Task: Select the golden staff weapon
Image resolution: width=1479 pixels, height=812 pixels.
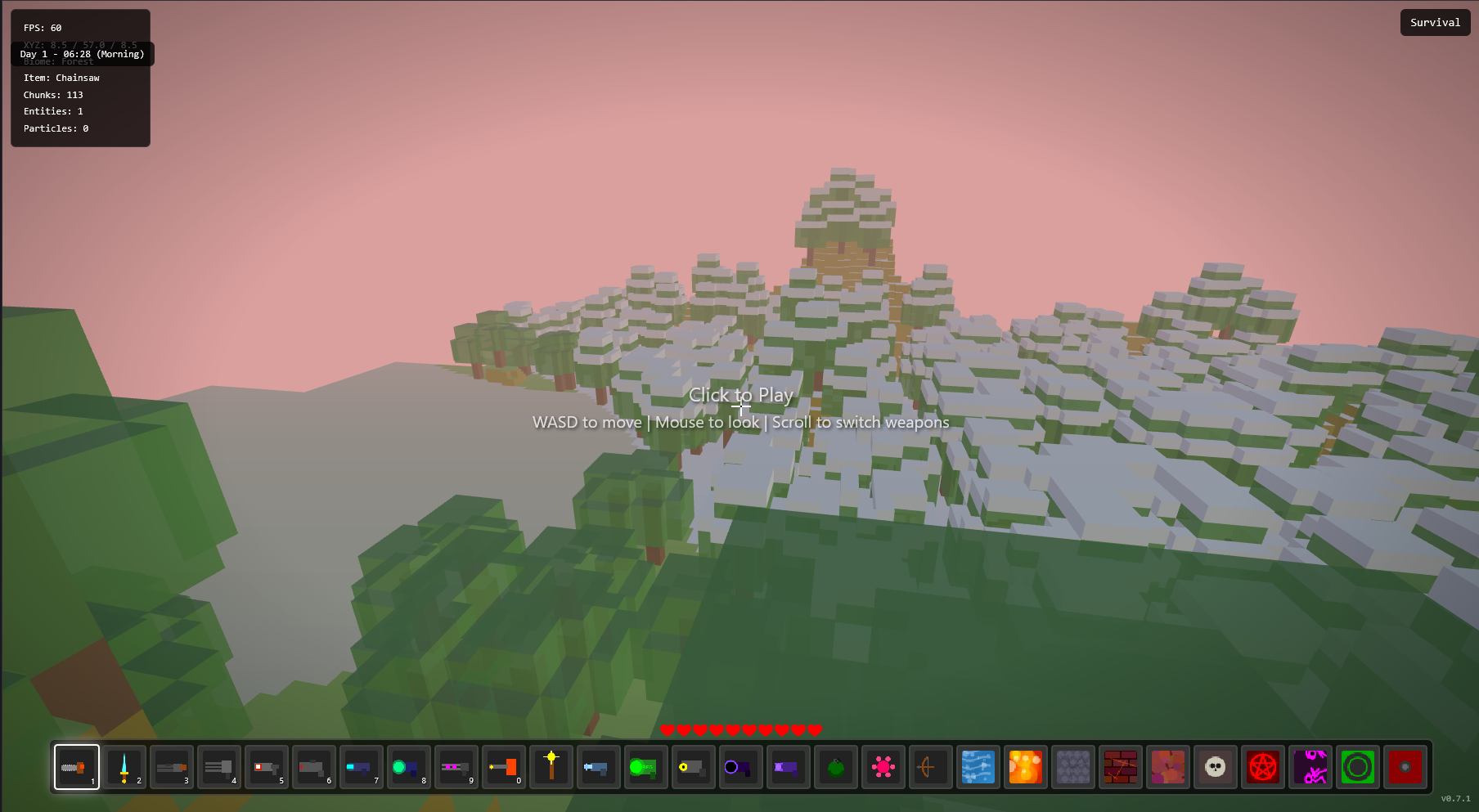Action: pyautogui.click(x=551, y=767)
